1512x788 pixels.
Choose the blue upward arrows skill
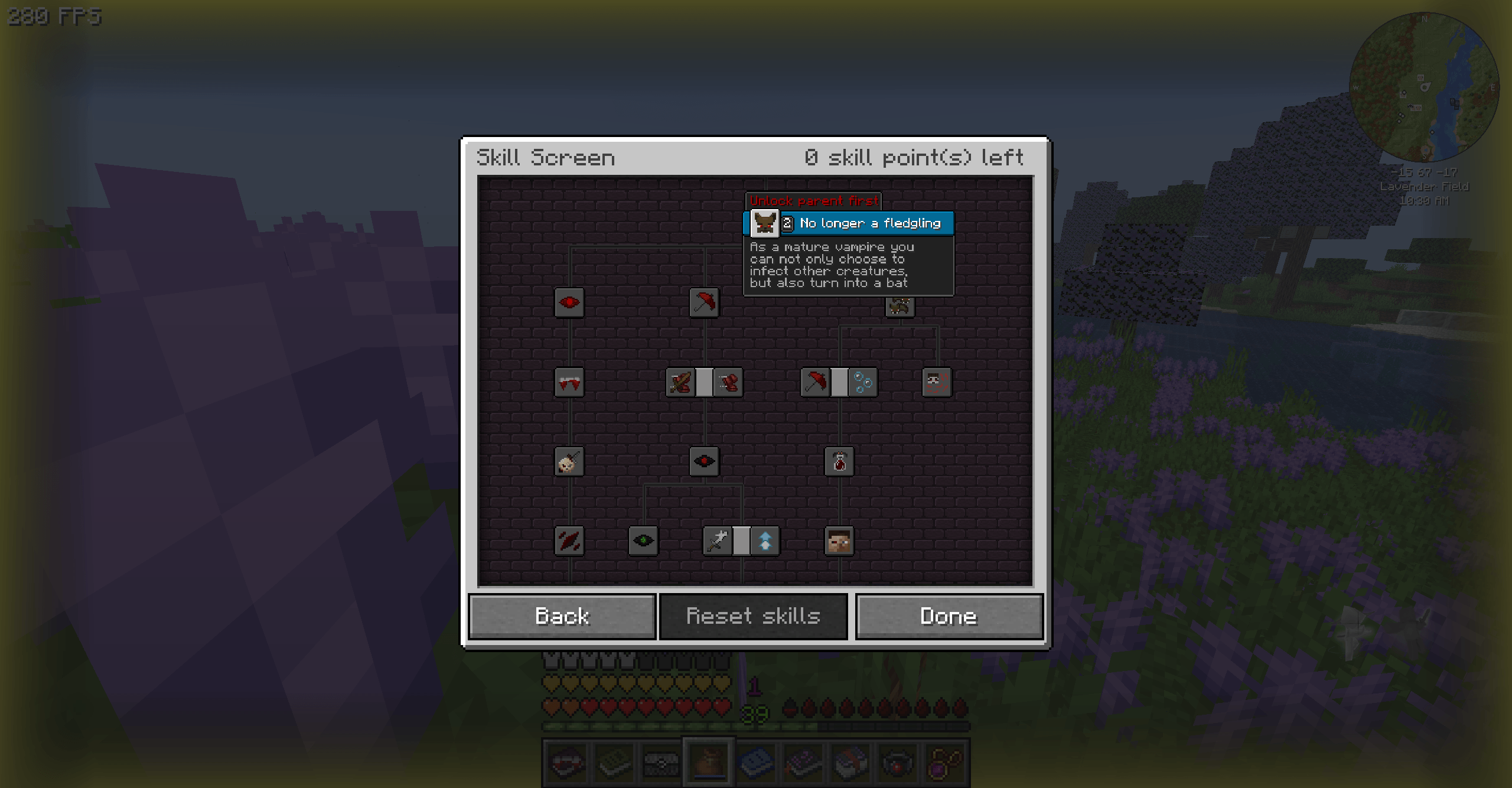click(x=765, y=540)
